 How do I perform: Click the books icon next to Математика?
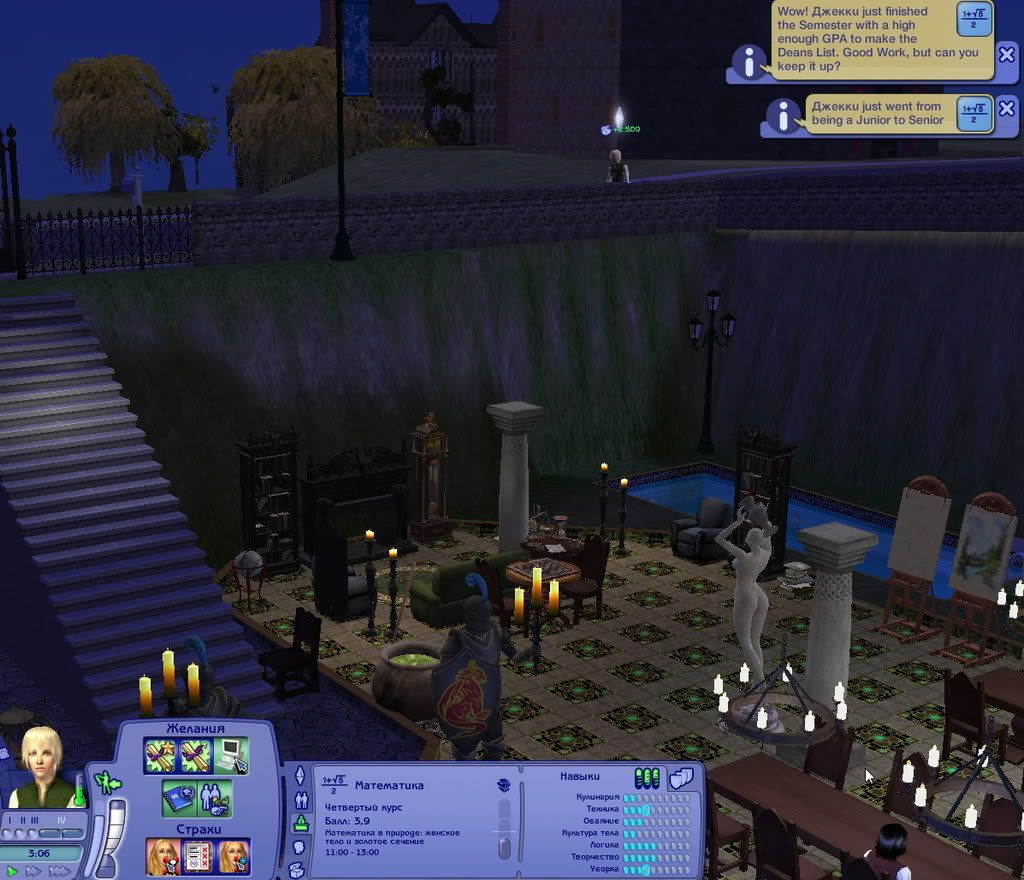503,785
